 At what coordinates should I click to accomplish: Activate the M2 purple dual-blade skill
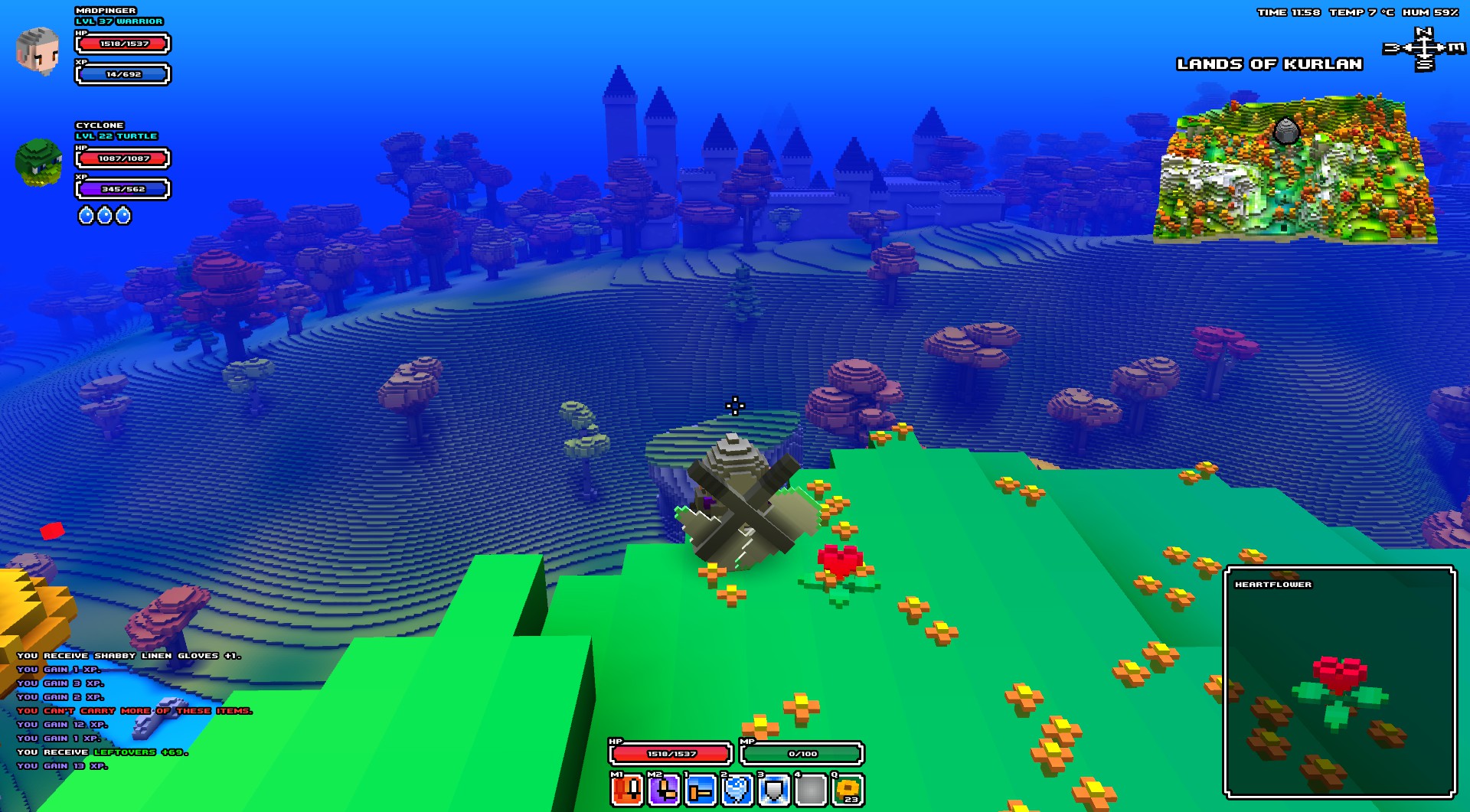pyautogui.click(x=664, y=790)
